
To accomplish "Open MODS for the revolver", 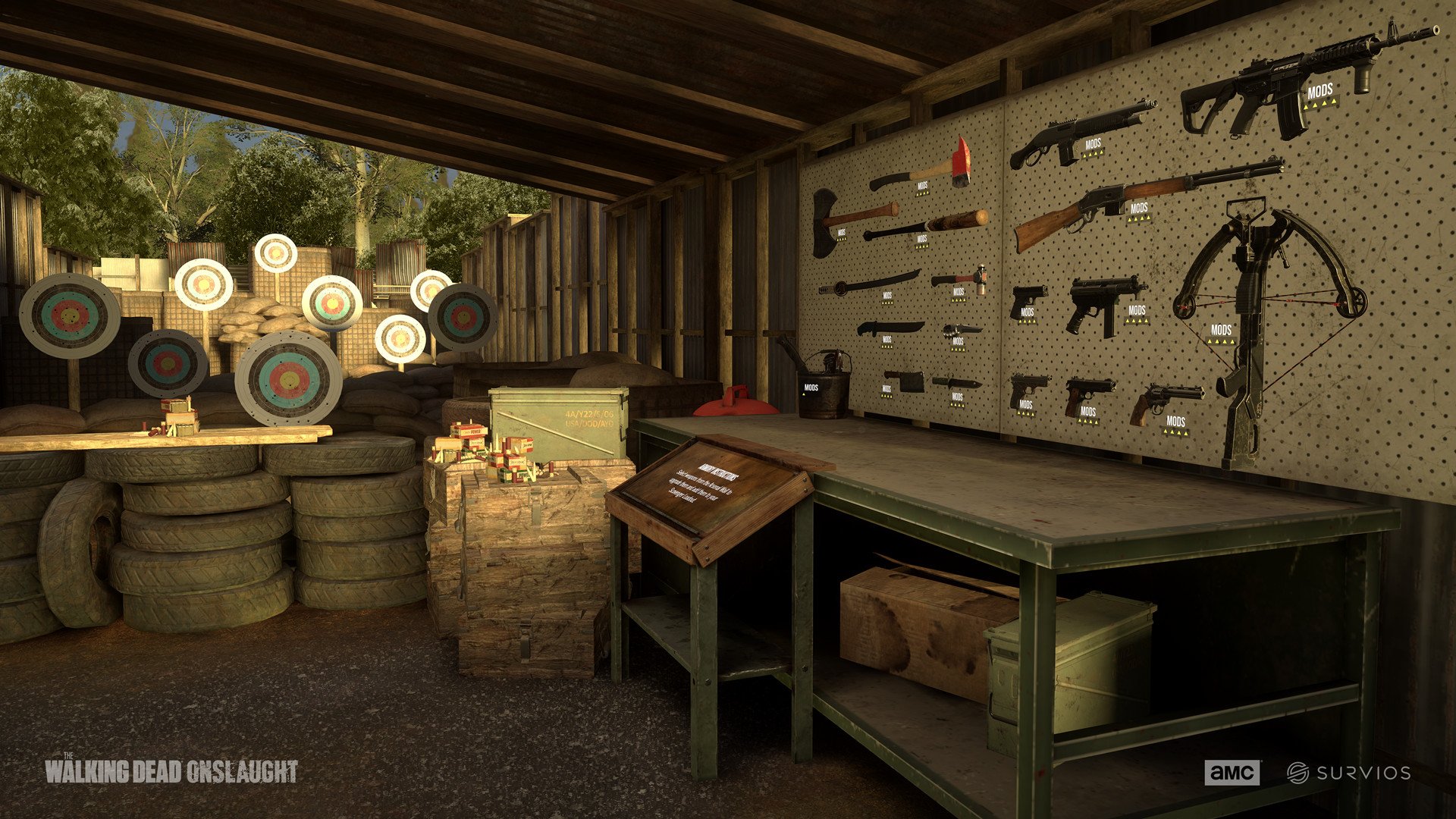I will 1175,422.
